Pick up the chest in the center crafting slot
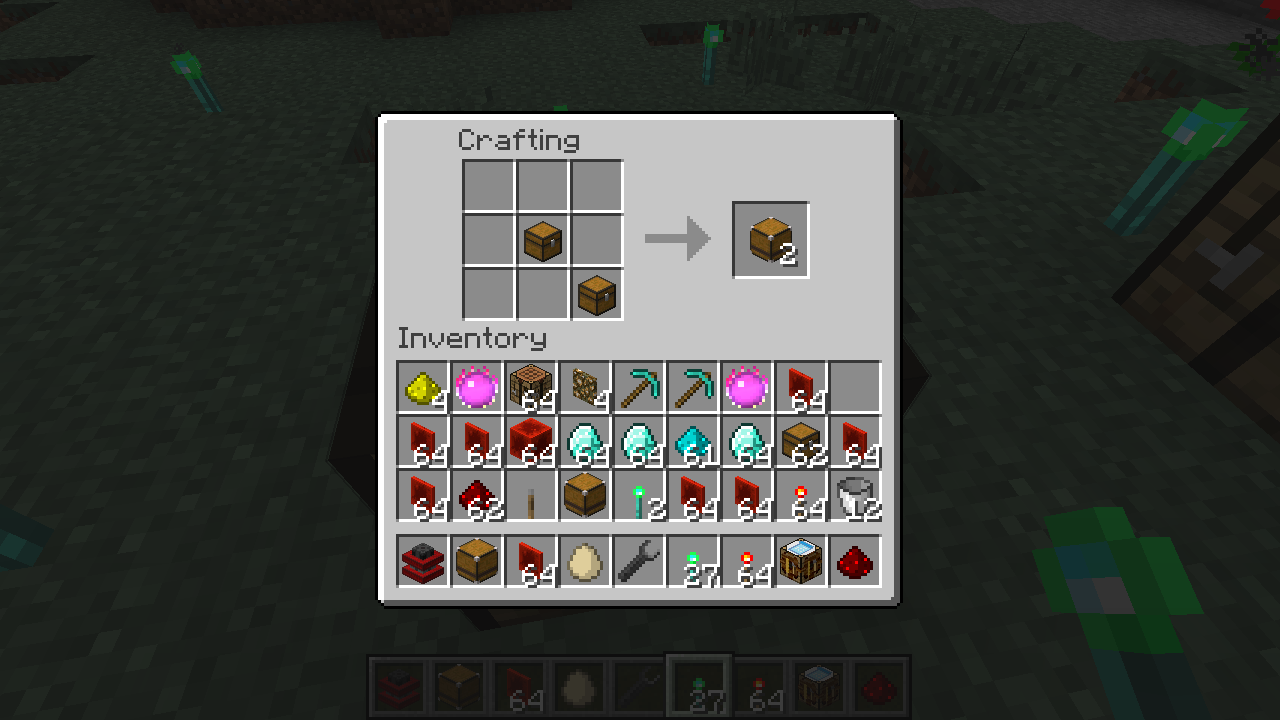Image resolution: width=1280 pixels, height=720 pixels. tap(543, 241)
